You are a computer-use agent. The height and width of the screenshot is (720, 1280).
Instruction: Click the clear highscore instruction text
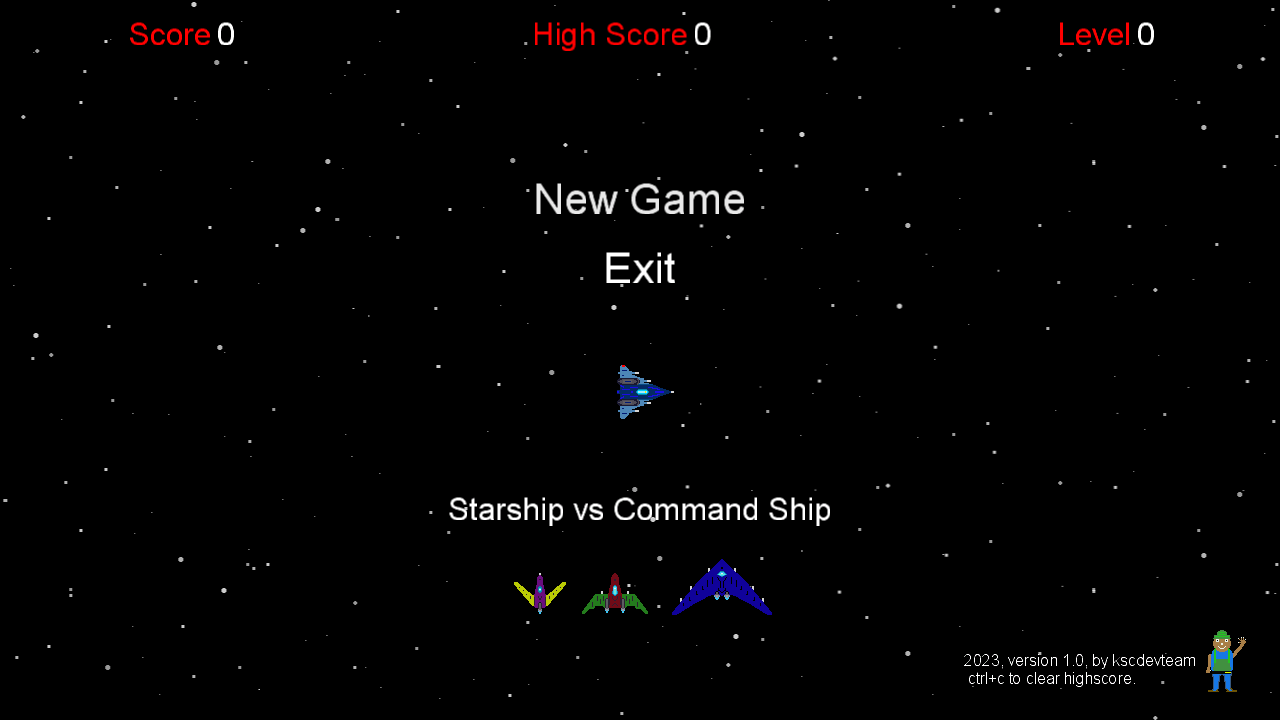(1050, 678)
